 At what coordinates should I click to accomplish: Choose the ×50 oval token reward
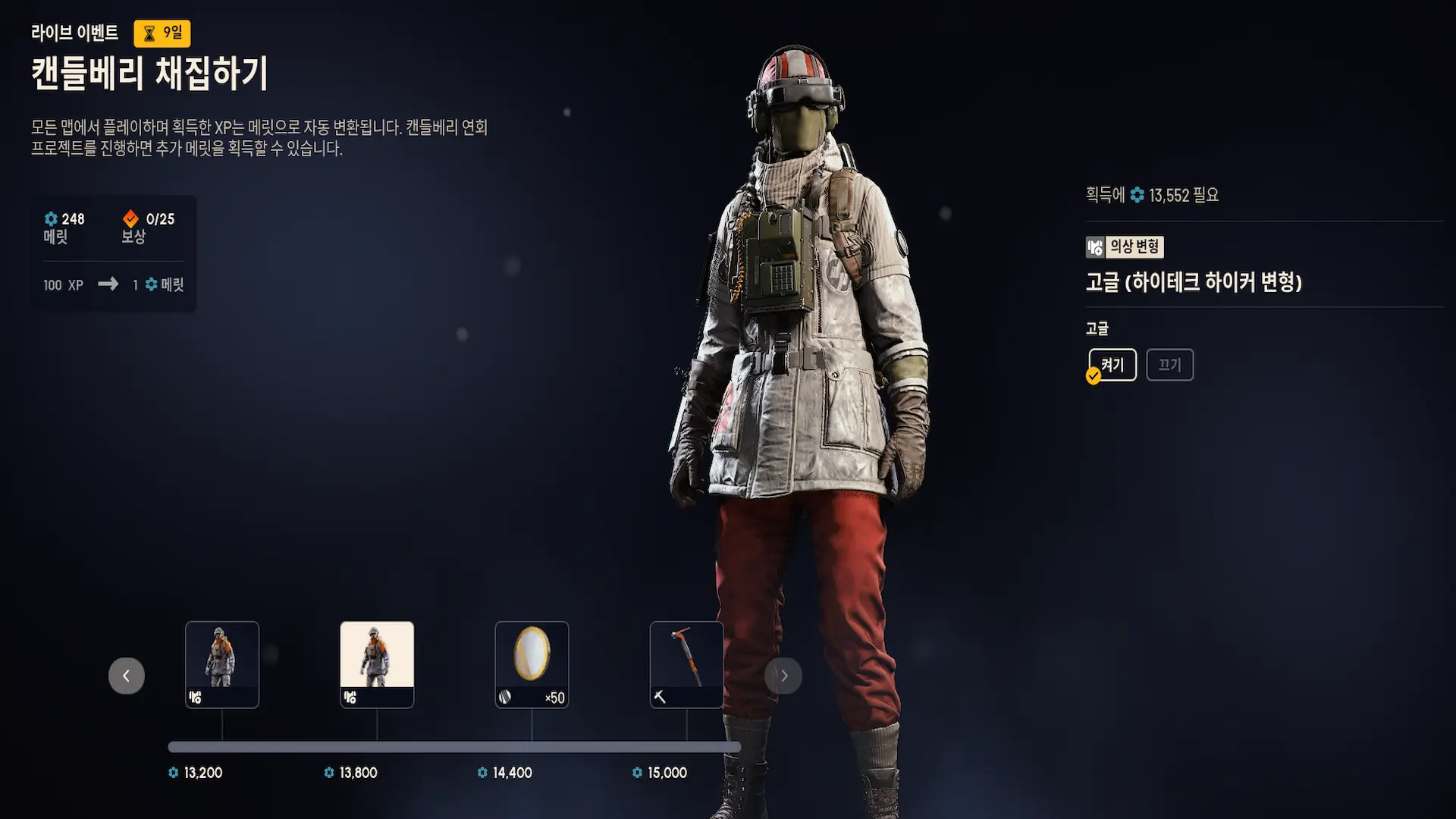tap(532, 664)
